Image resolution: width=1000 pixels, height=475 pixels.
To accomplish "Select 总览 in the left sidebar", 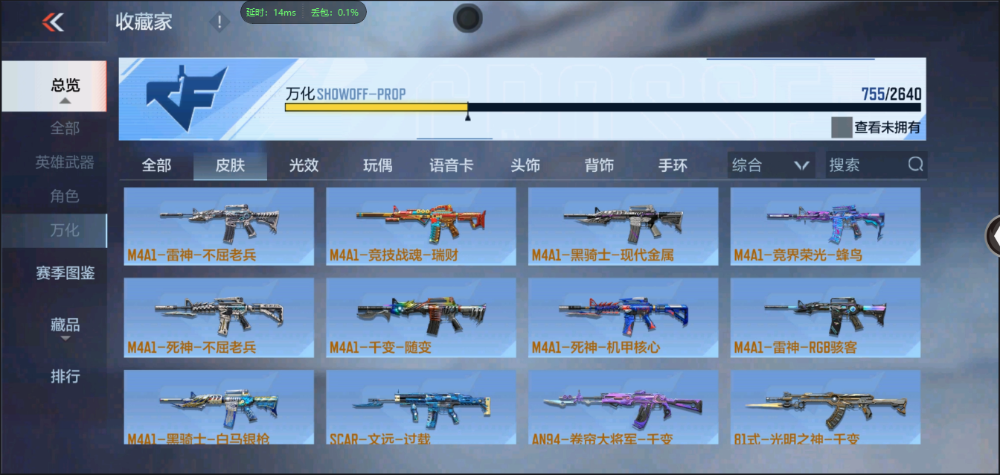I will point(65,86).
